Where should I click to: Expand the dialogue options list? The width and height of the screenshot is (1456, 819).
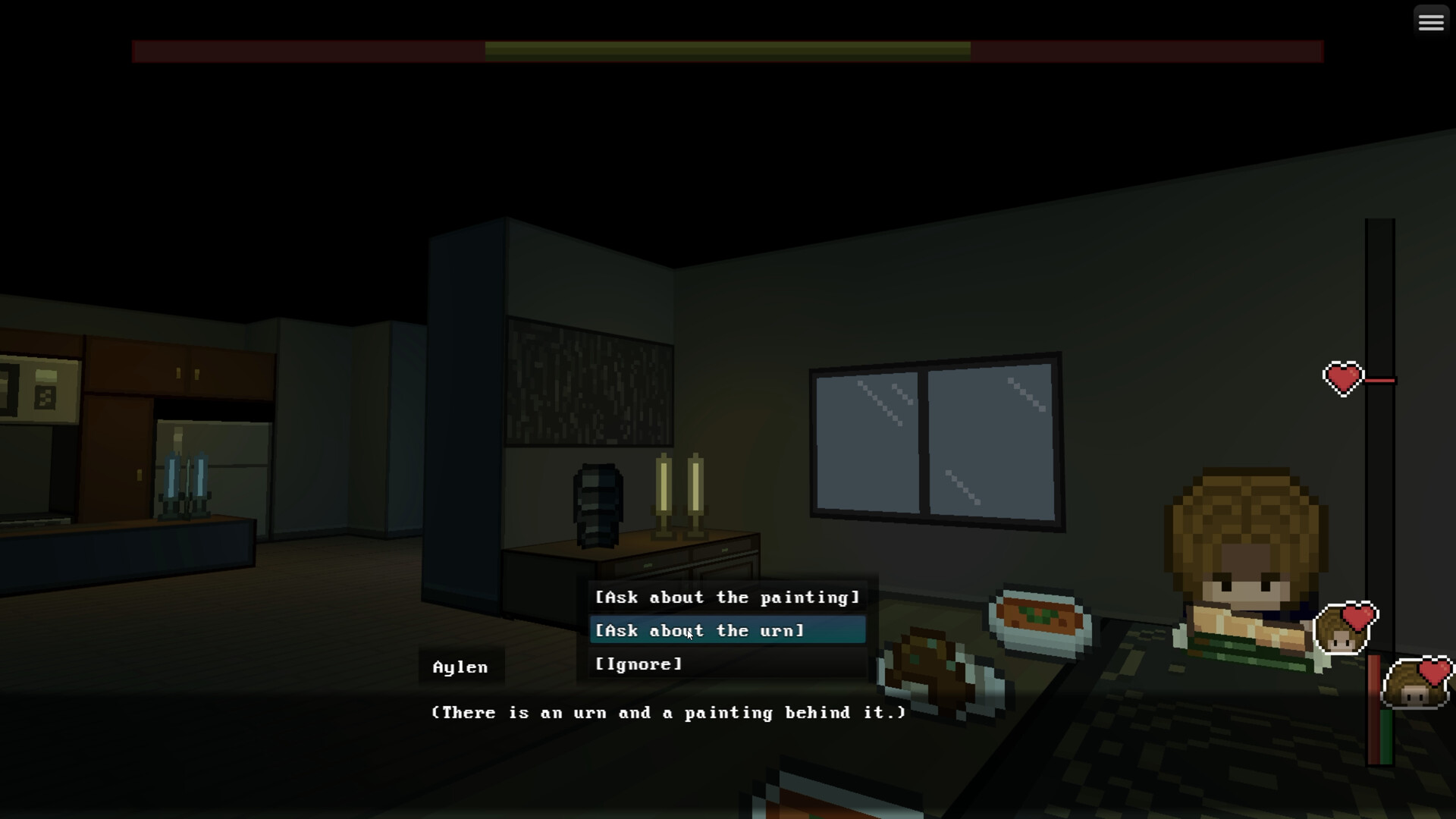coord(726,630)
